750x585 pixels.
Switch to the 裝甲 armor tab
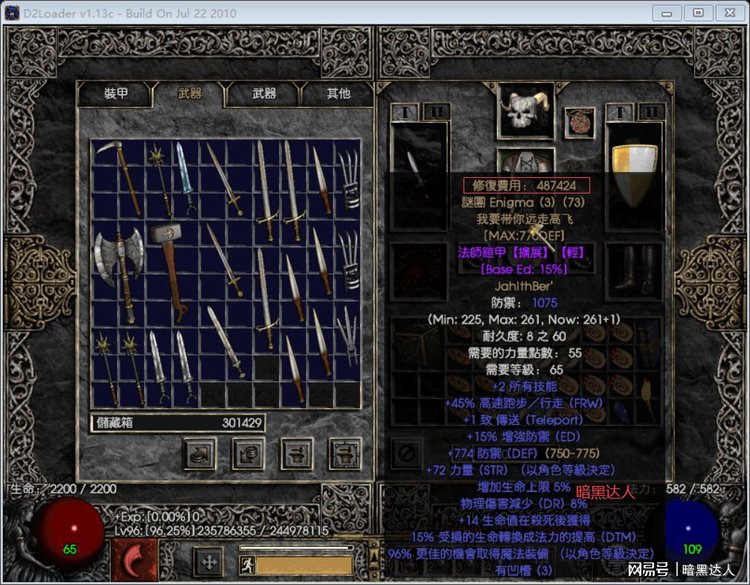click(x=115, y=93)
